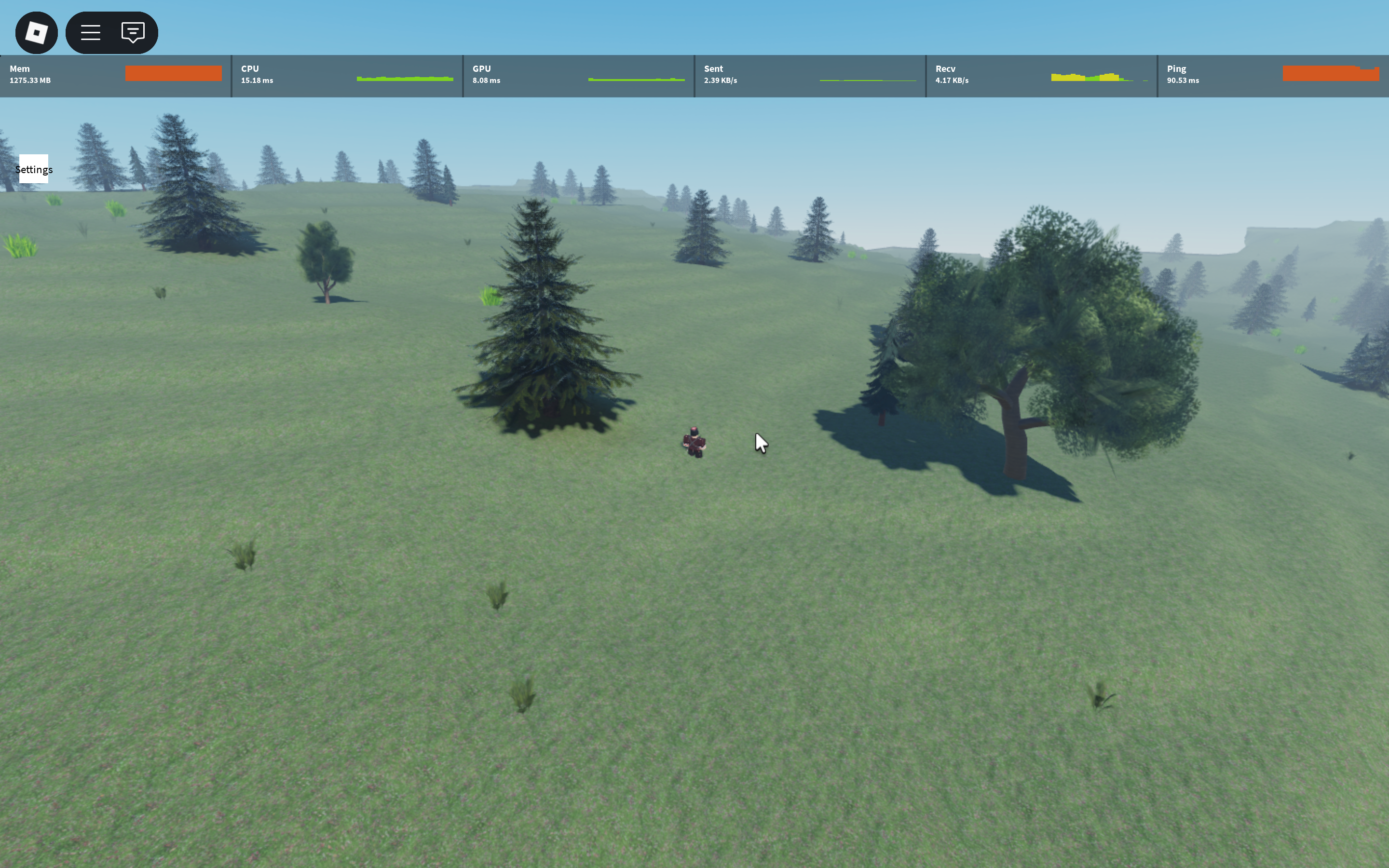The image size is (1389, 868).
Task: Select the CPU performance stats panel
Action: 347,76
